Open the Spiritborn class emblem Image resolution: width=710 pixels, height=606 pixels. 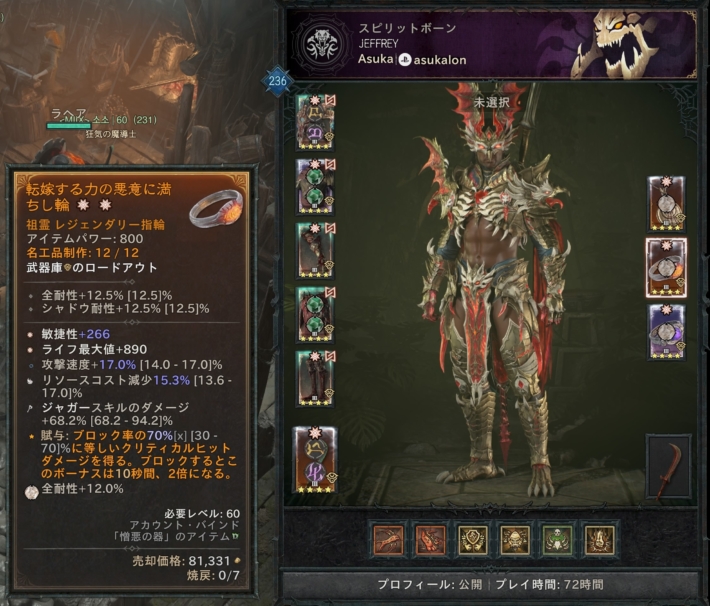[x=324, y=44]
